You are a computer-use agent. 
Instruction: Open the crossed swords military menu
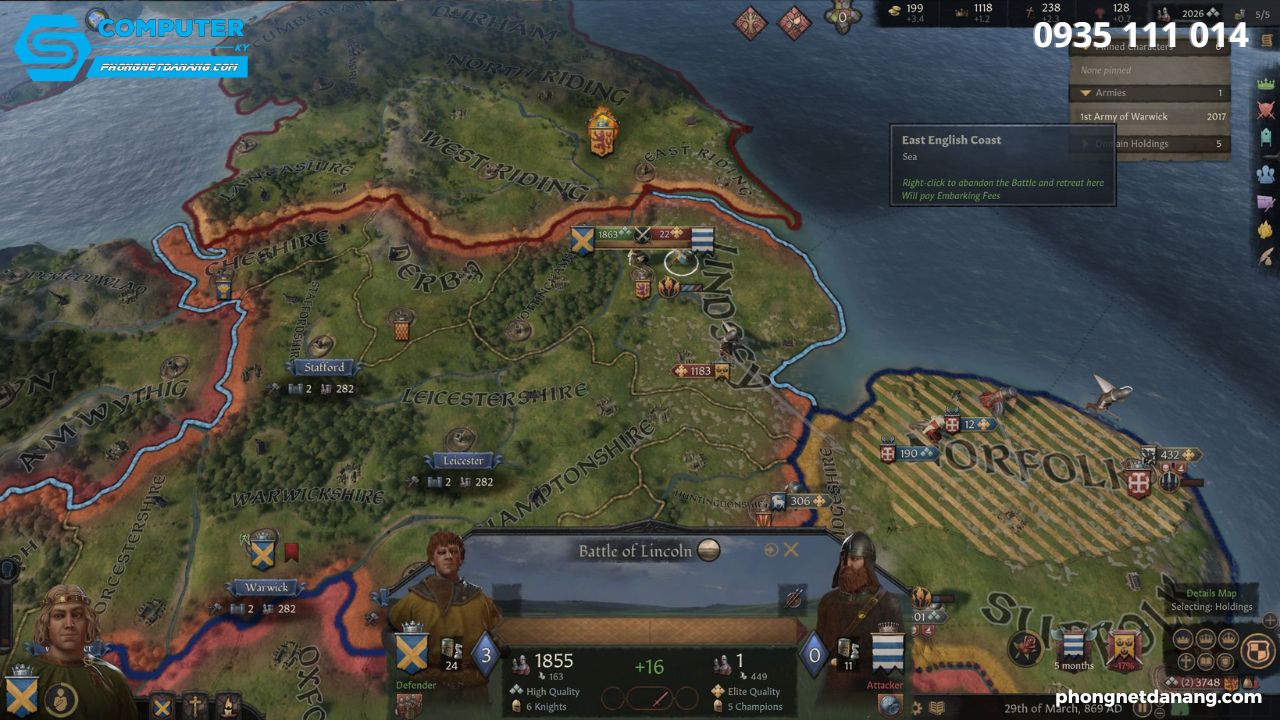[x=1266, y=111]
